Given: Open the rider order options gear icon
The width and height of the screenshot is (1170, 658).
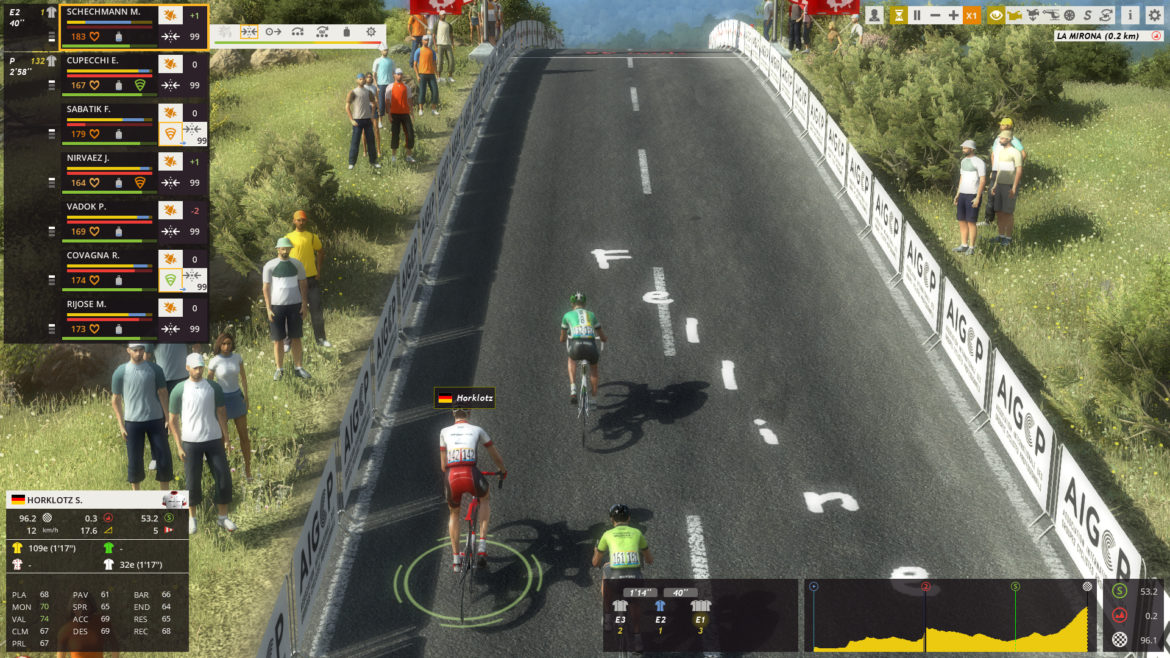Looking at the screenshot, I should pyautogui.click(x=371, y=32).
